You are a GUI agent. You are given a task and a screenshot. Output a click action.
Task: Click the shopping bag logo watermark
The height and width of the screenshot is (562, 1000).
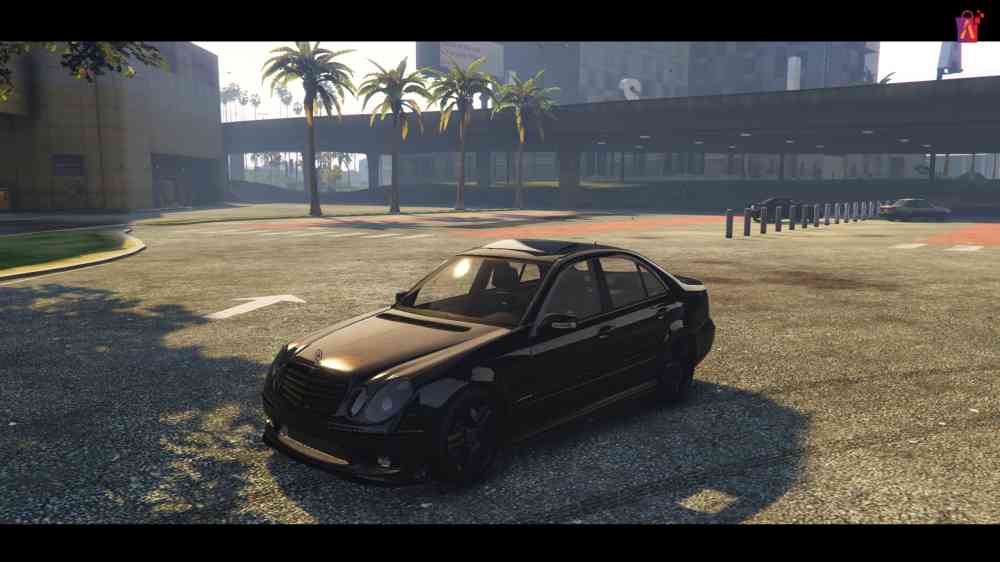(968, 25)
